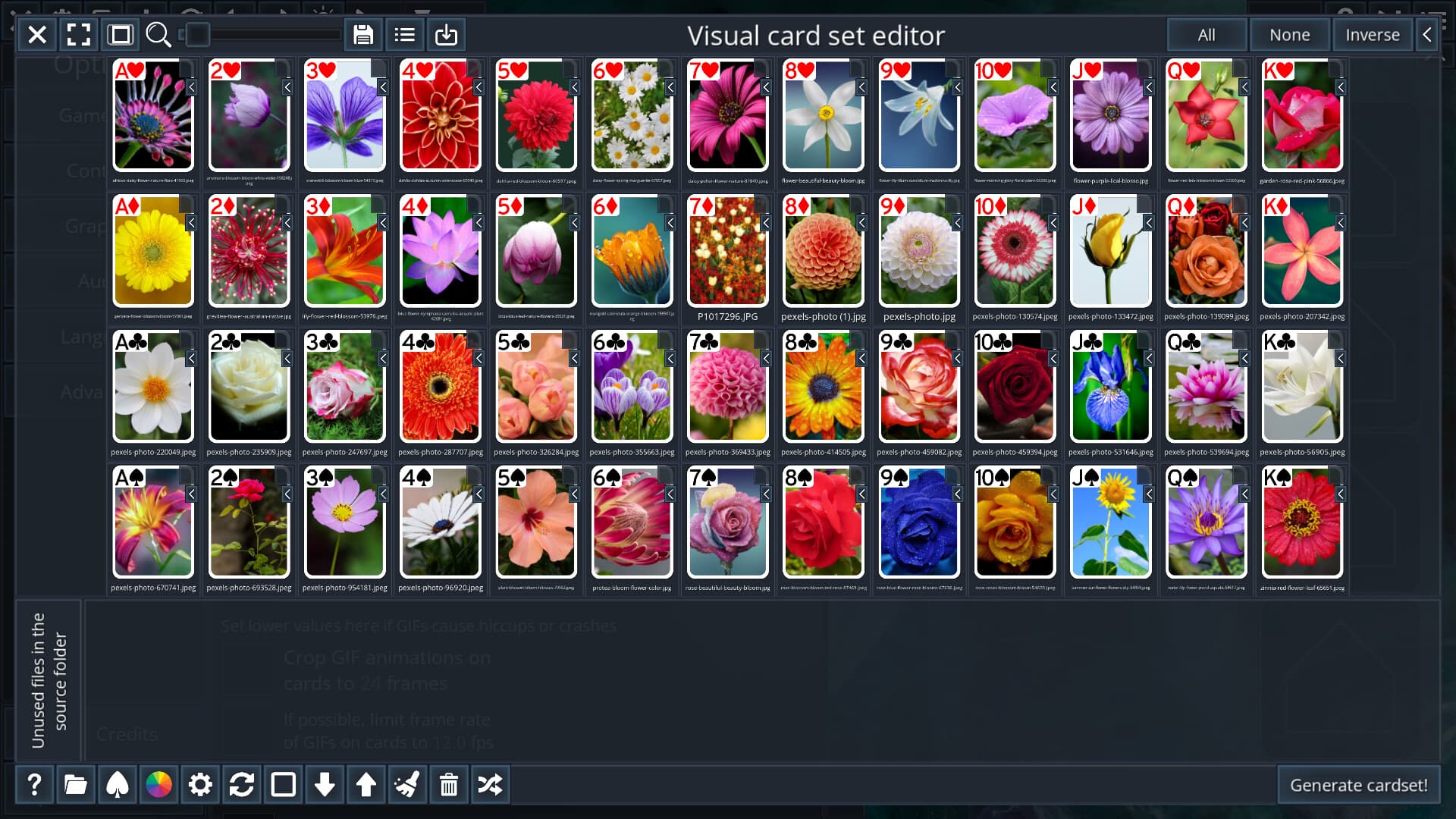The height and width of the screenshot is (819, 1456).
Task: Open the magnifier zoom tool at top left
Action: tap(158, 34)
